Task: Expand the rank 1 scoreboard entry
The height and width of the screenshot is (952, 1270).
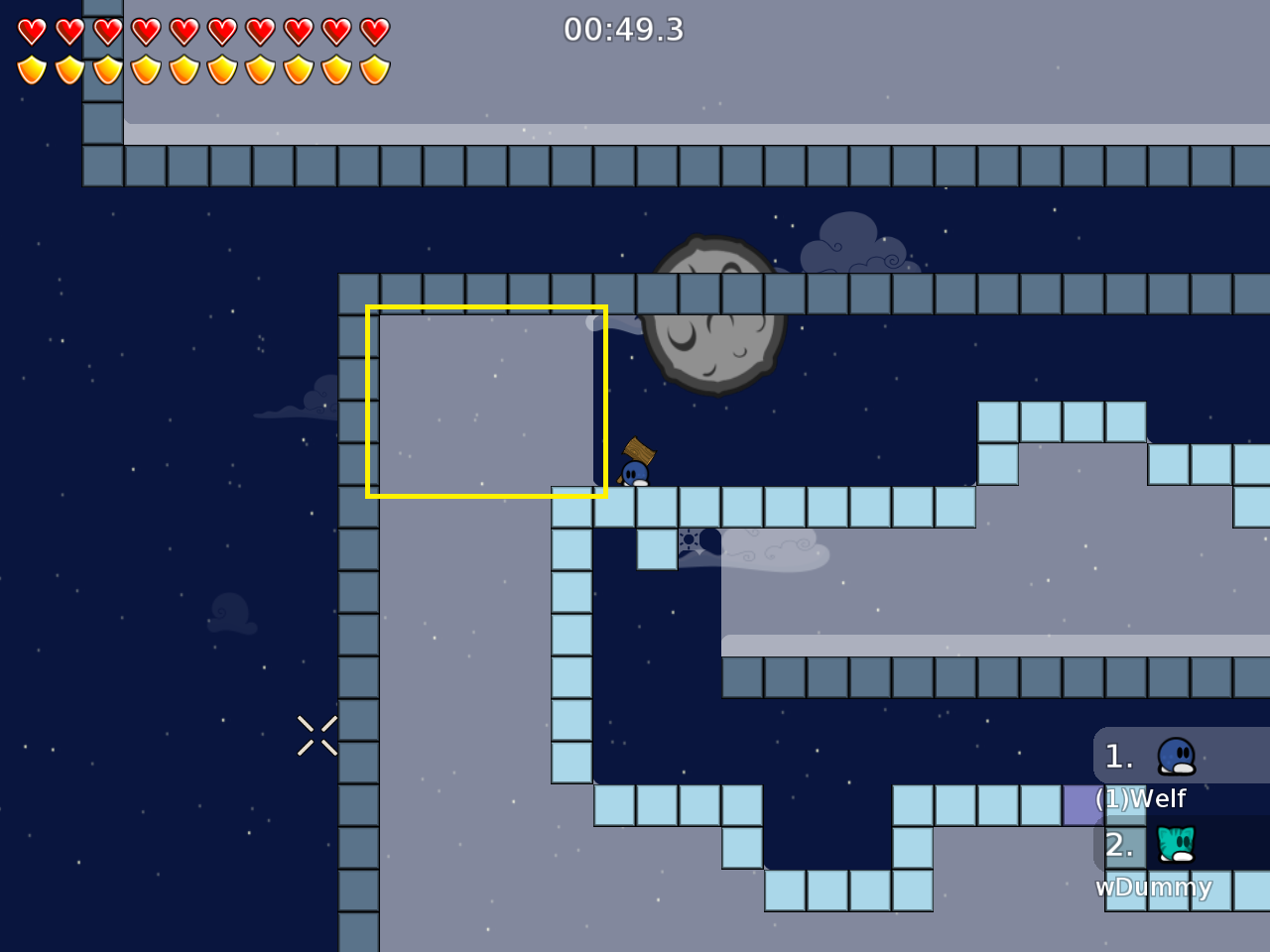Action: 1119,756
